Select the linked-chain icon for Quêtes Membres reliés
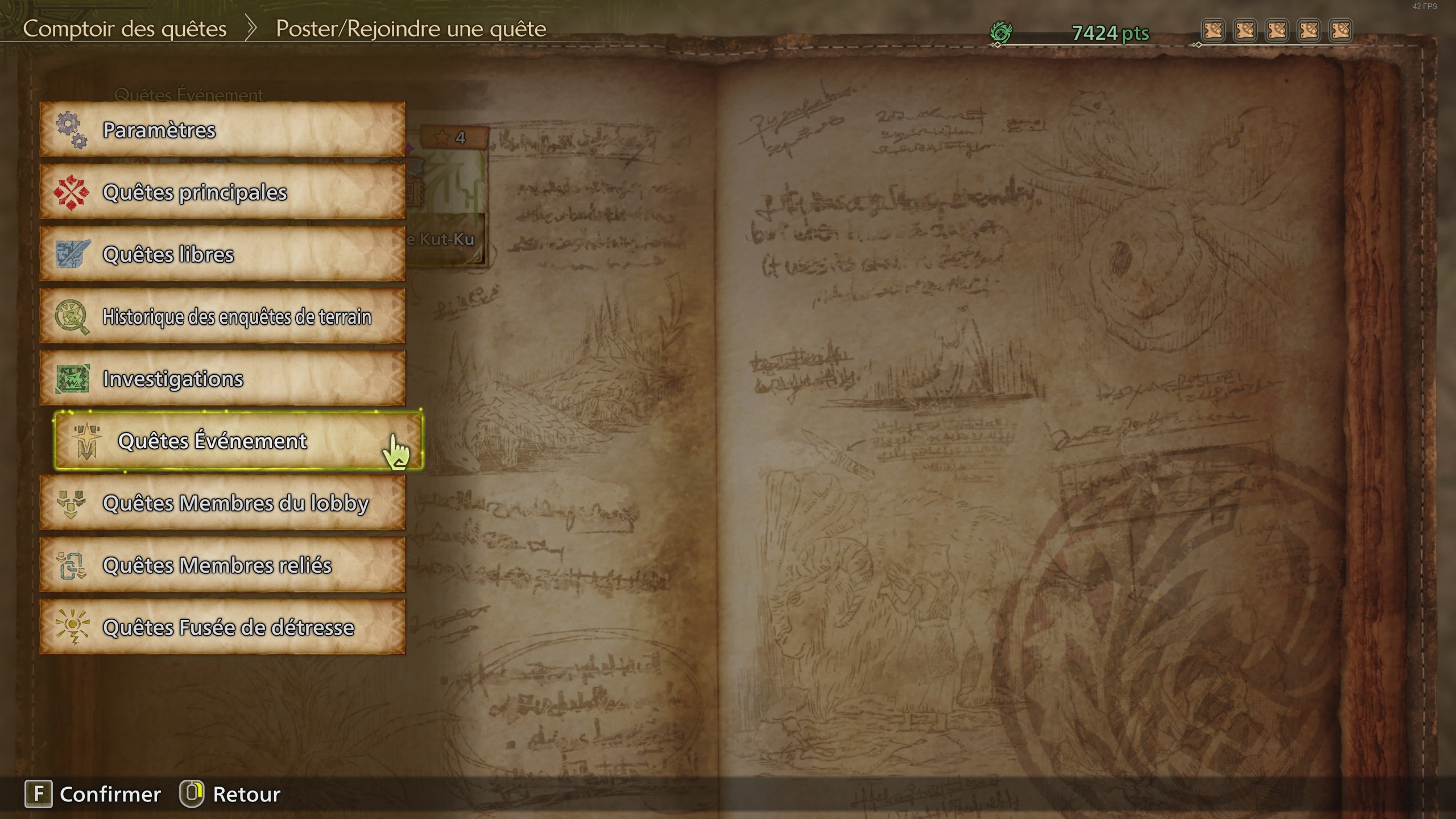1456x819 pixels. 73,565
